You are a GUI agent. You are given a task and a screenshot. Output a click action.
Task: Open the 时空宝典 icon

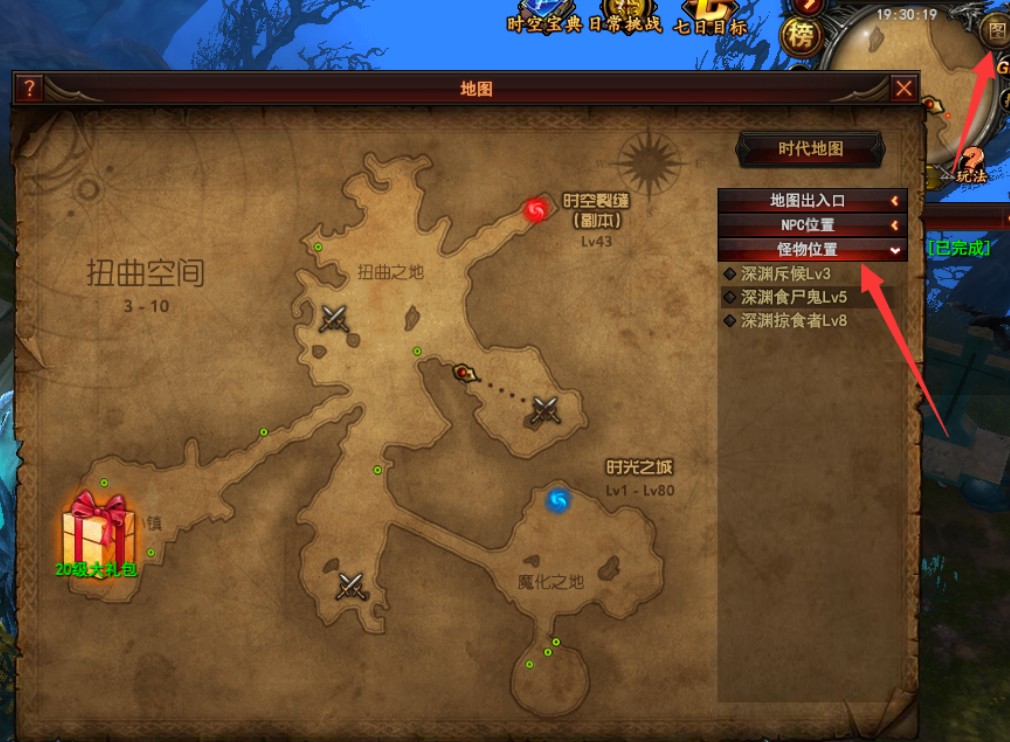[544, 22]
